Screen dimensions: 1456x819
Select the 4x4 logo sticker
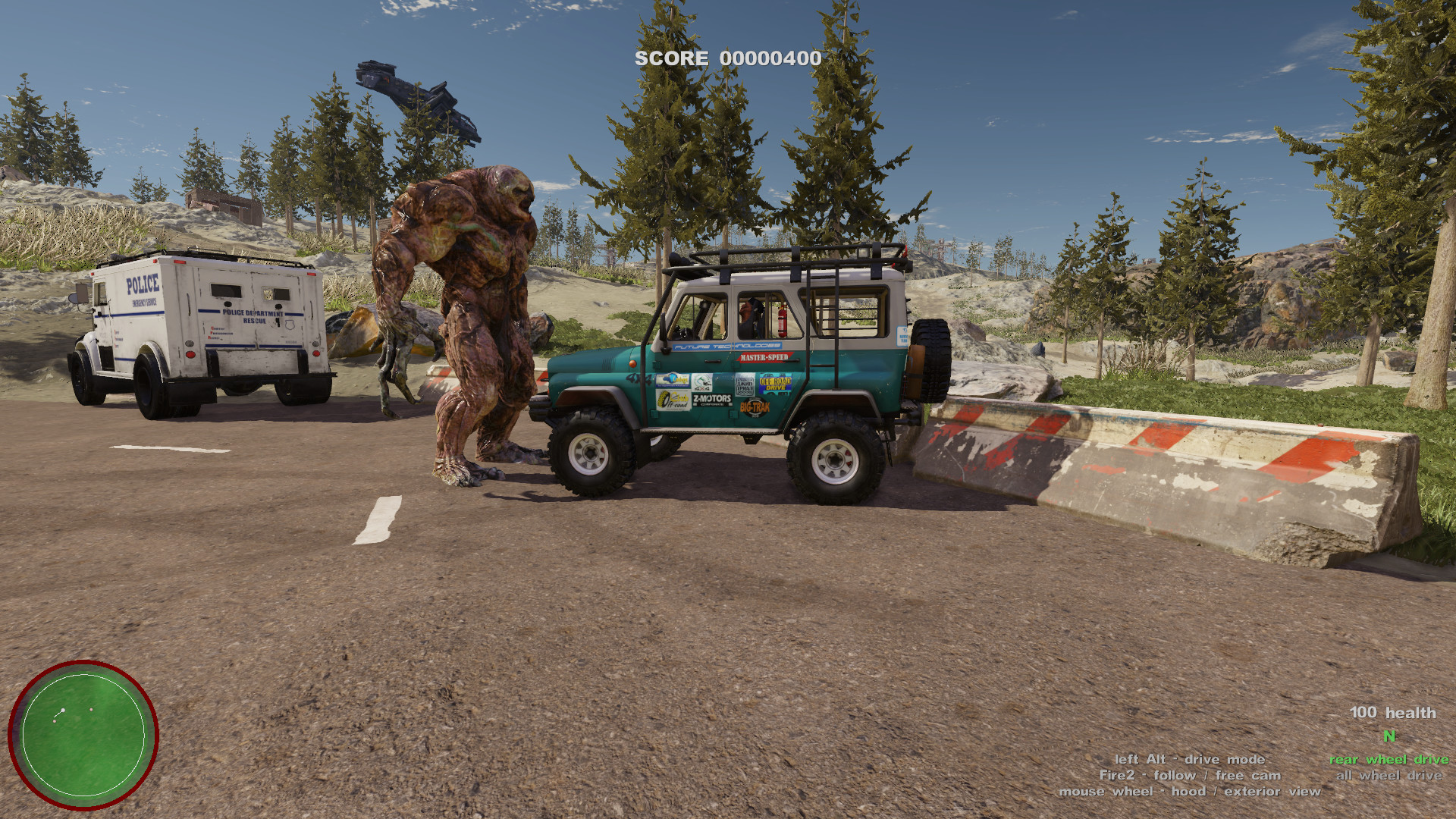point(702,383)
